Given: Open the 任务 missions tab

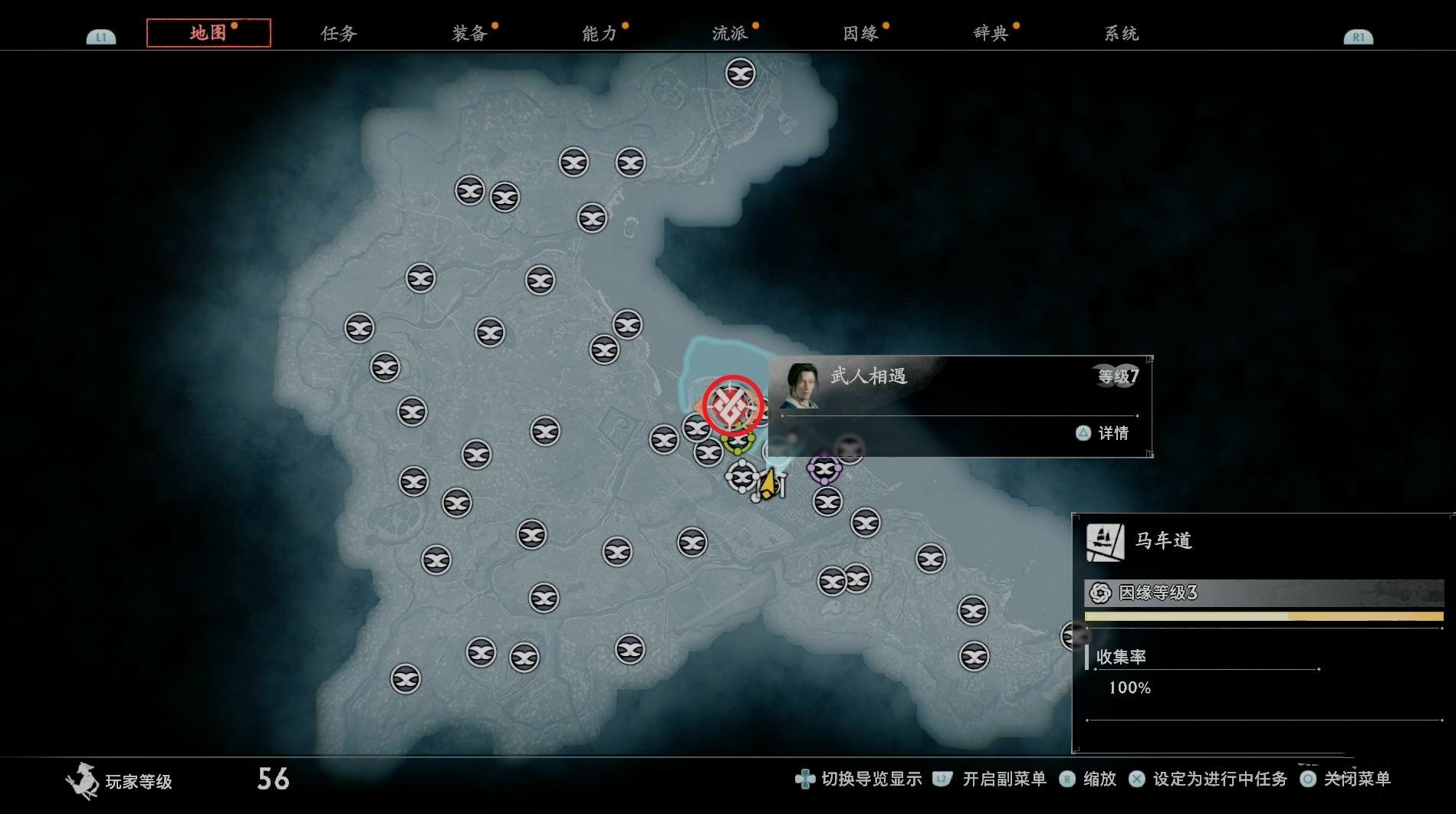Looking at the screenshot, I should [x=339, y=33].
